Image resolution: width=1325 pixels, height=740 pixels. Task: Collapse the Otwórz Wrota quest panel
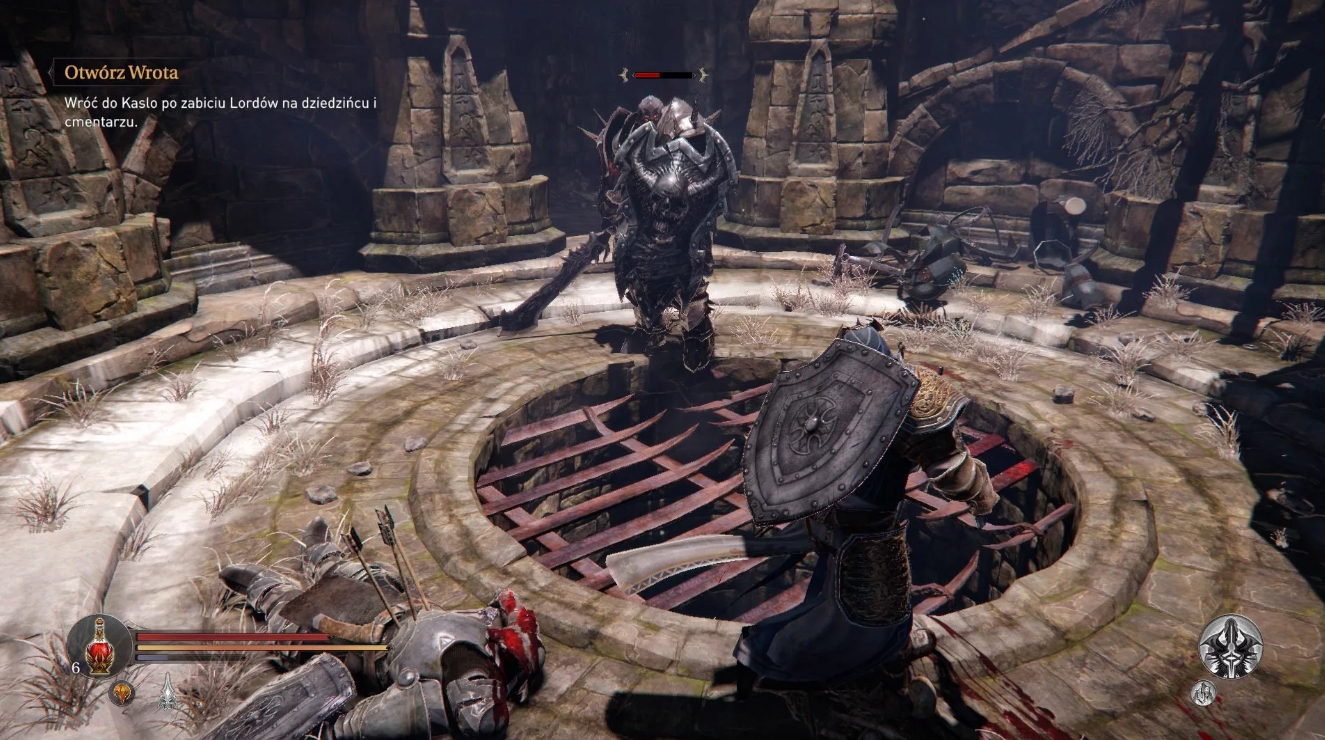point(119,72)
